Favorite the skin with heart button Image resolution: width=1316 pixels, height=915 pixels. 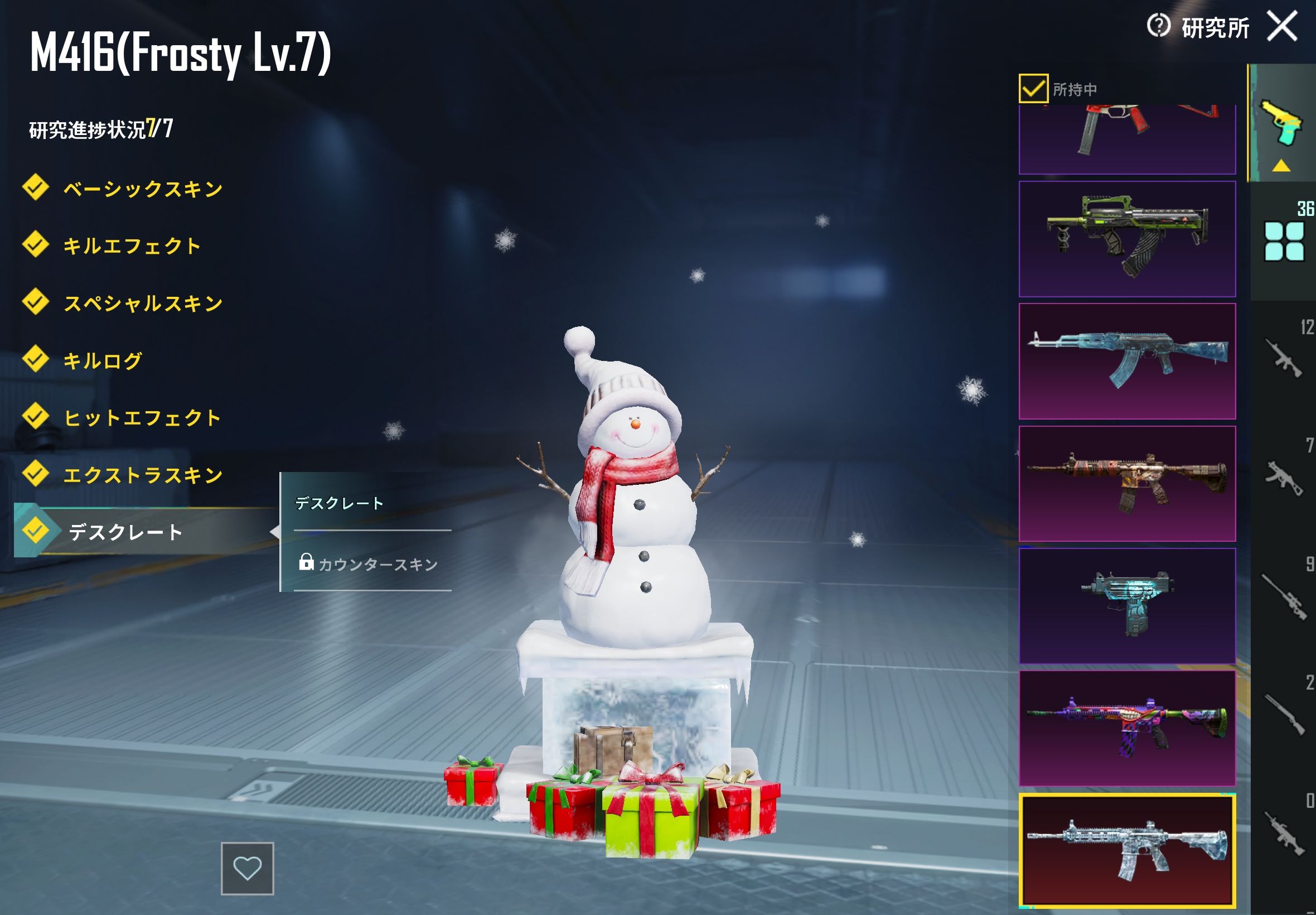click(x=248, y=868)
